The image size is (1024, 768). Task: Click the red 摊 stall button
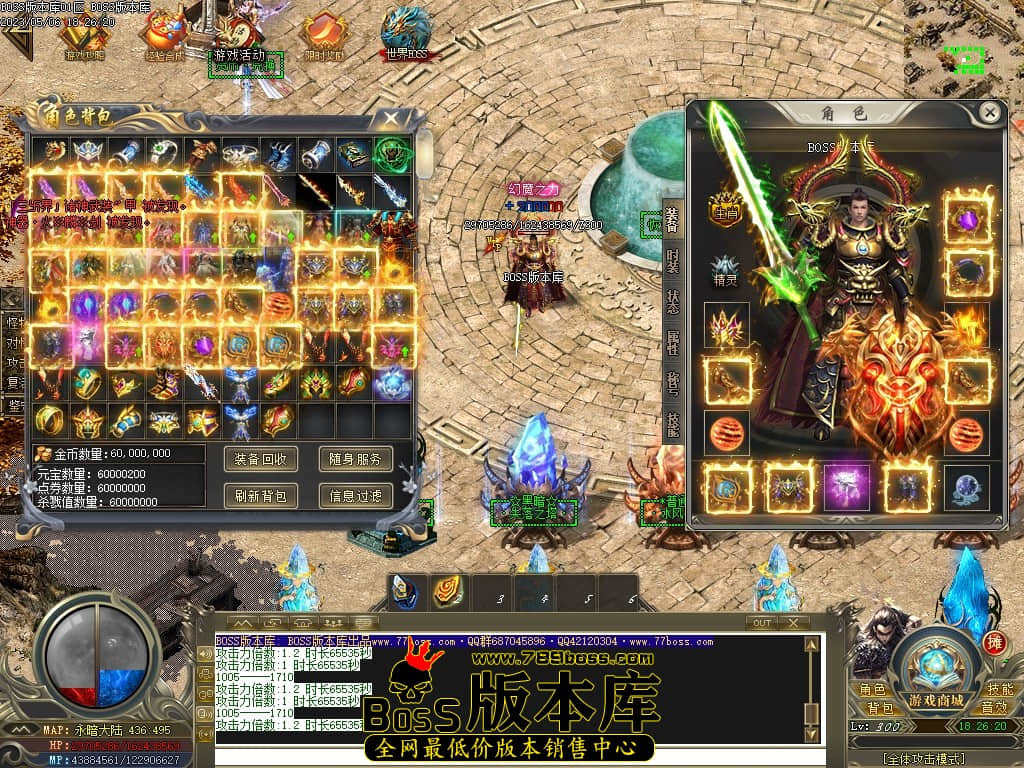click(x=994, y=642)
